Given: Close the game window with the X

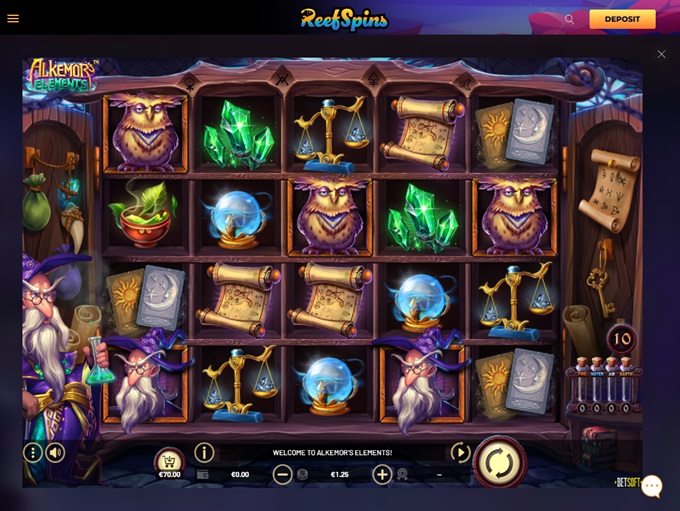Looking at the screenshot, I should (x=661, y=54).
